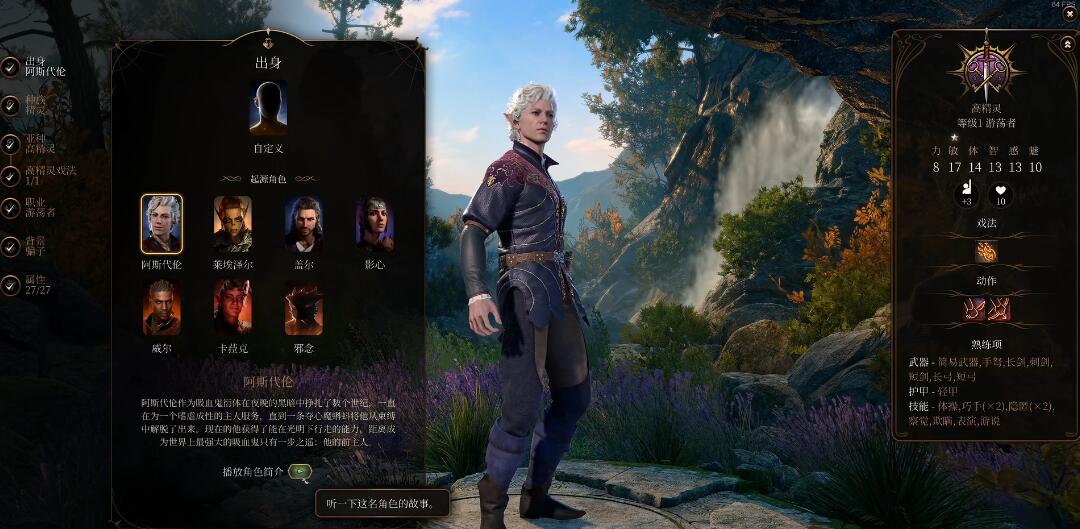
Task: Select the 自定义 custom character portrait
Action: (x=267, y=108)
